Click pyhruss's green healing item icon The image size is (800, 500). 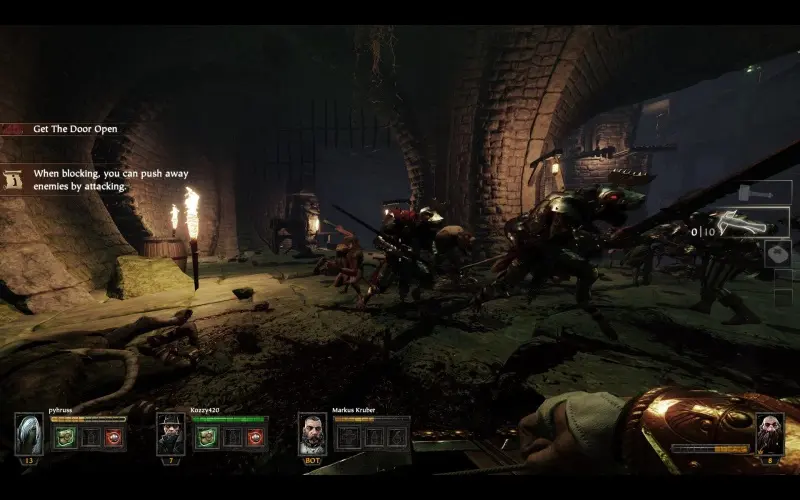(x=65, y=437)
